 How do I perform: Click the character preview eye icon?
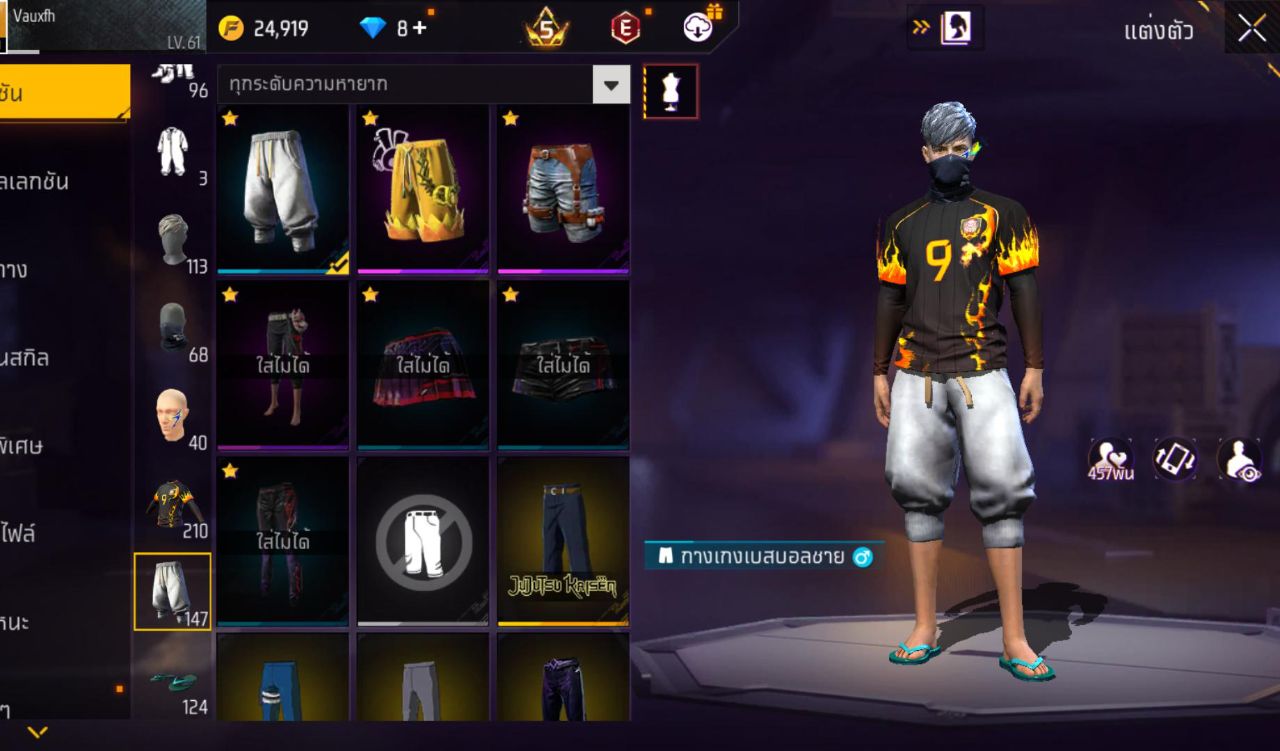pos(1237,458)
